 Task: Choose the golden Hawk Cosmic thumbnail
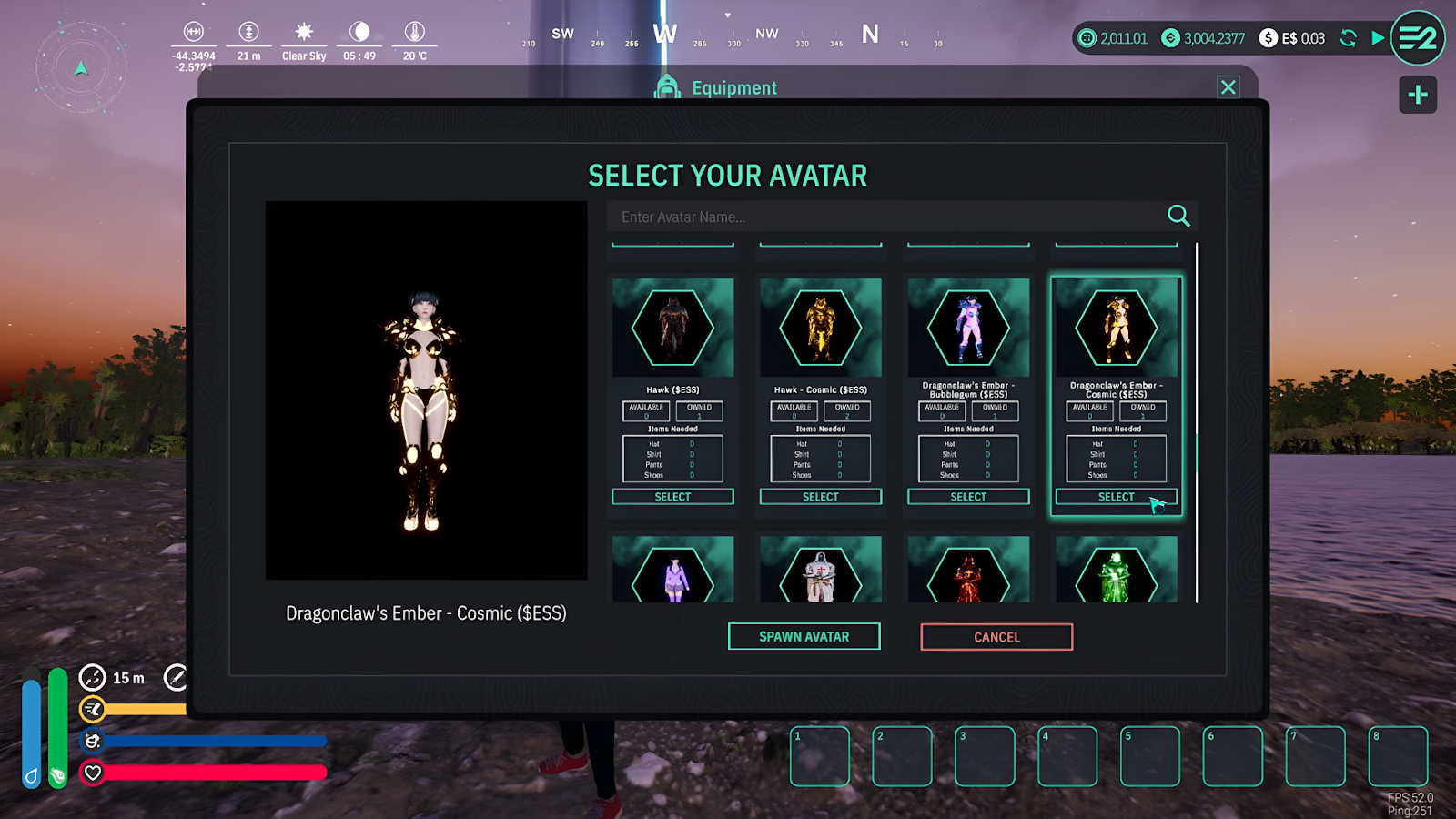coord(820,328)
